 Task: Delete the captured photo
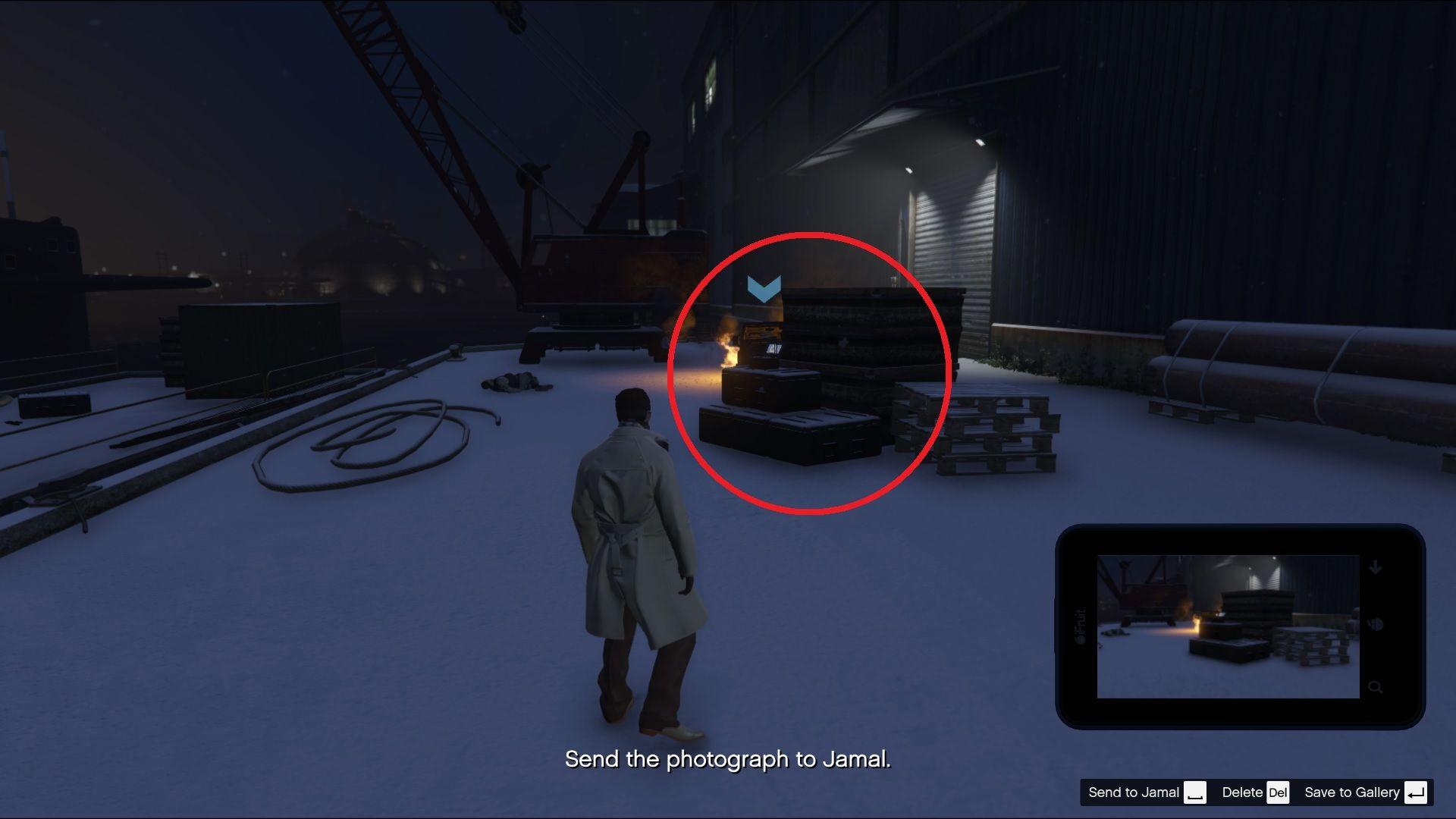tap(1254, 792)
